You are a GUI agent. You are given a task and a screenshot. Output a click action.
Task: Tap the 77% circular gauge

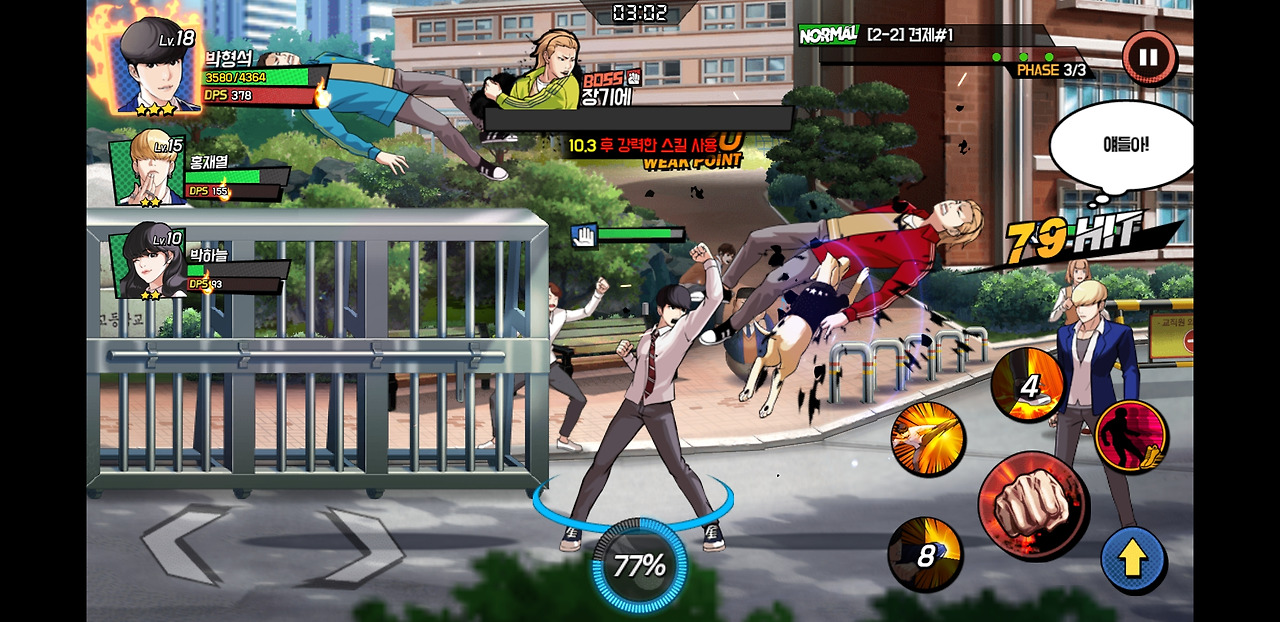(639, 566)
